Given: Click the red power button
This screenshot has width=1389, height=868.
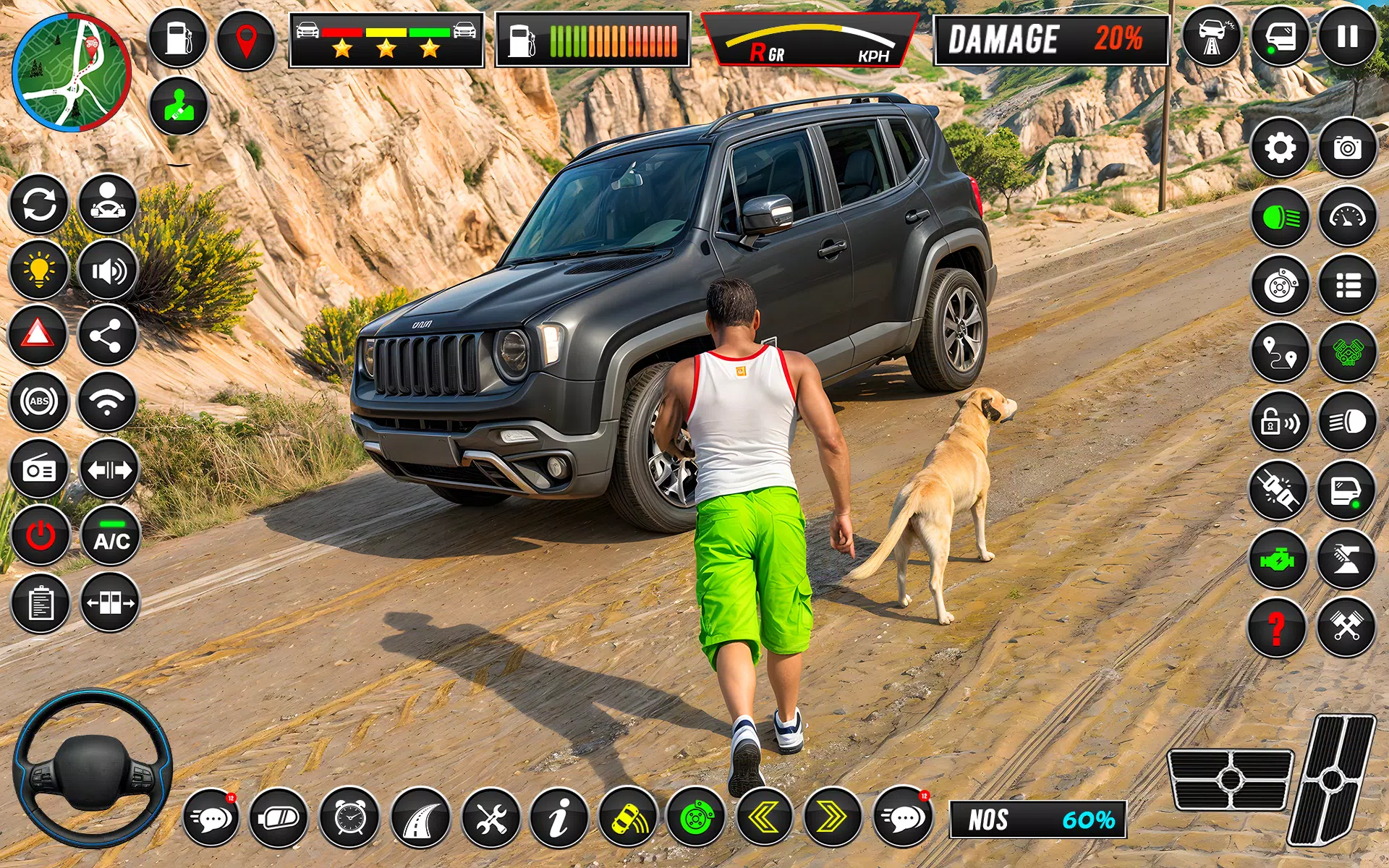Looking at the screenshot, I should pyautogui.click(x=40, y=536).
